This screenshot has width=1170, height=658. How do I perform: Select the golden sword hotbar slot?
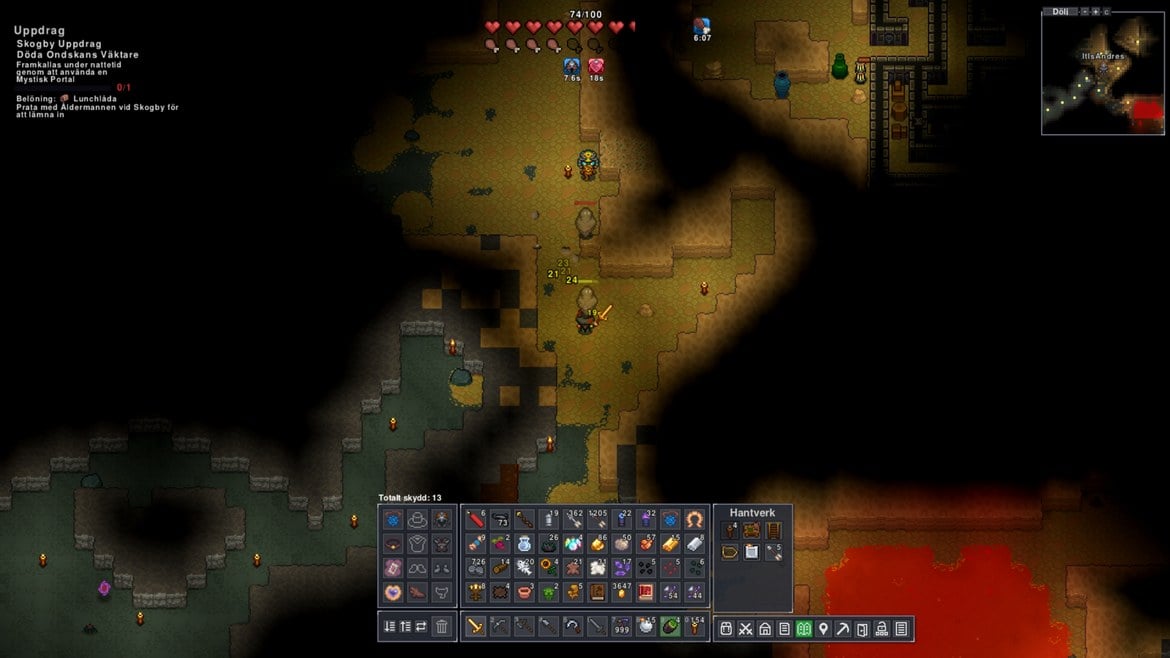[x=475, y=627]
